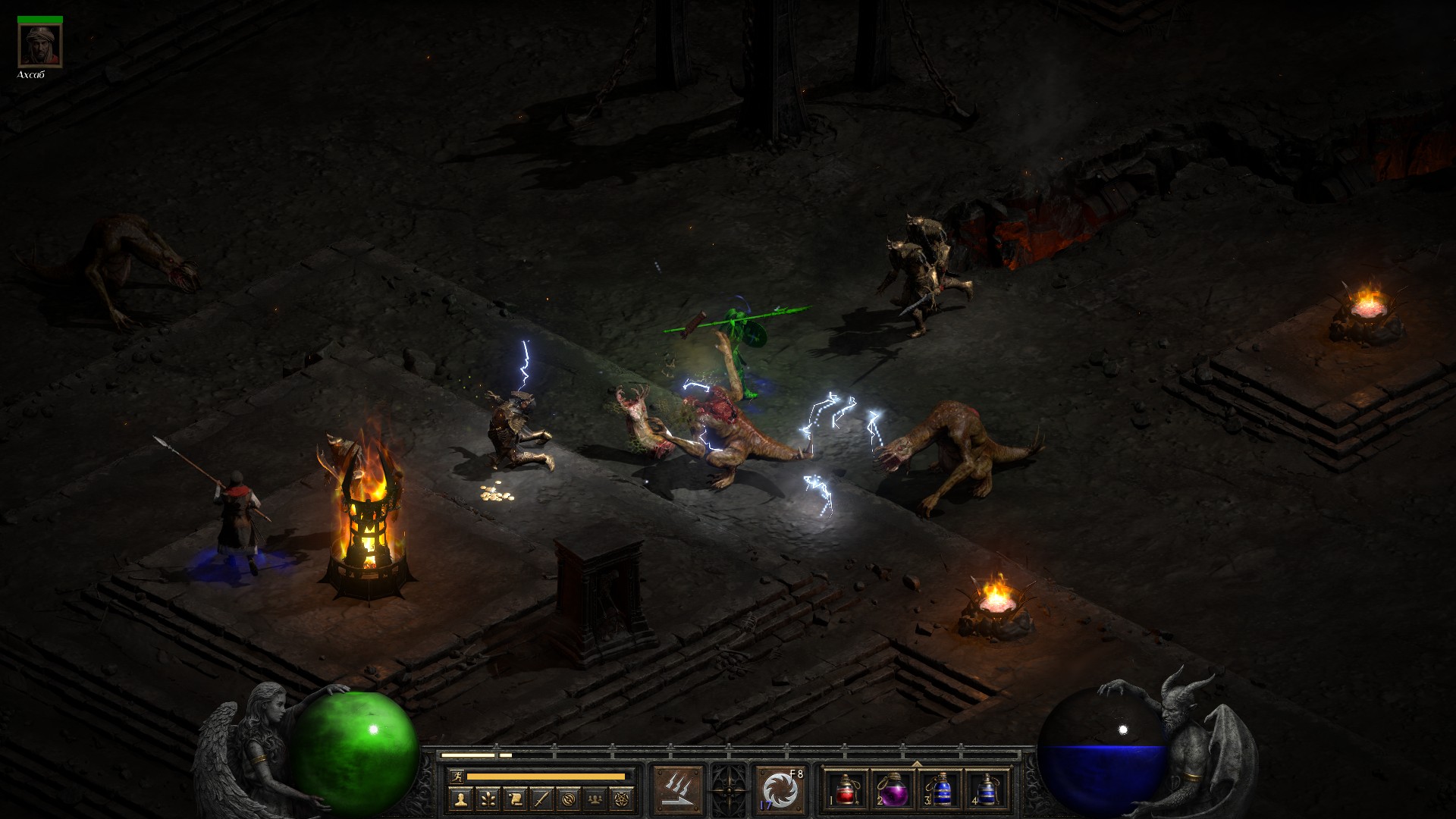The width and height of the screenshot is (1456, 819).
Task: Open the inventory sword button
Action: [x=541, y=799]
